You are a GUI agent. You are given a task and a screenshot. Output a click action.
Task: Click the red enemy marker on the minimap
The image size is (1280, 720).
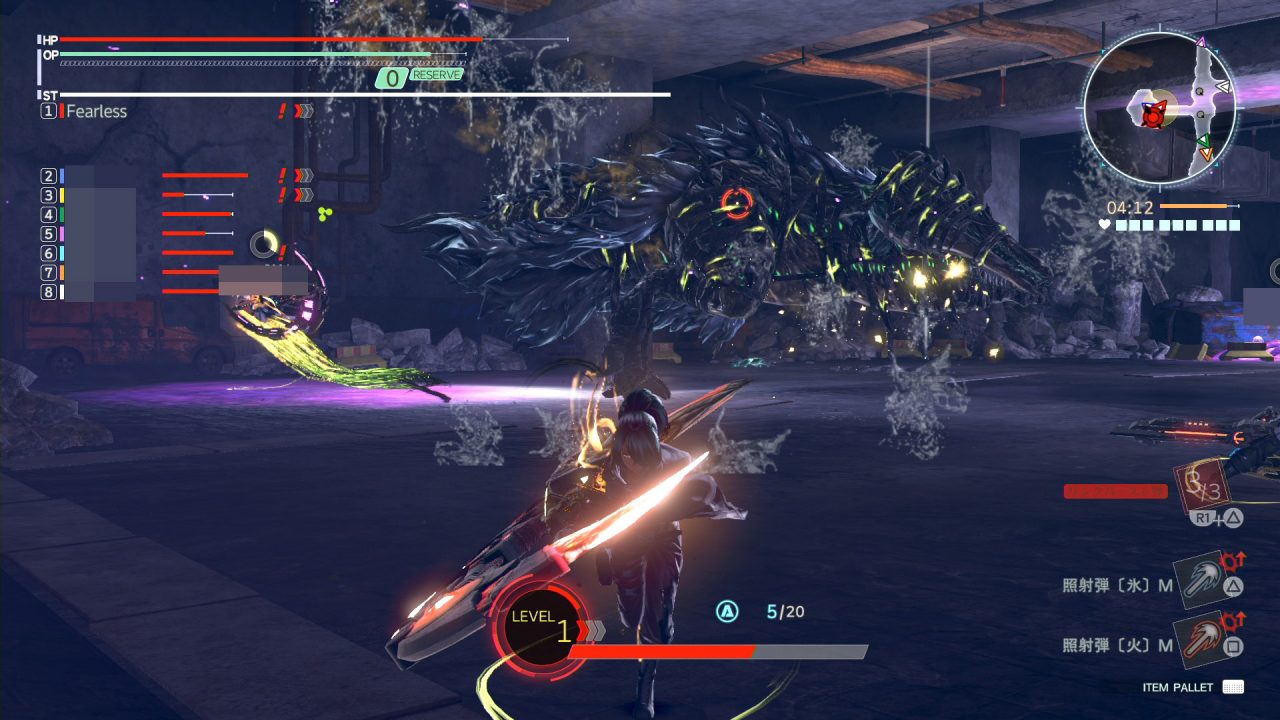click(x=1153, y=116)
